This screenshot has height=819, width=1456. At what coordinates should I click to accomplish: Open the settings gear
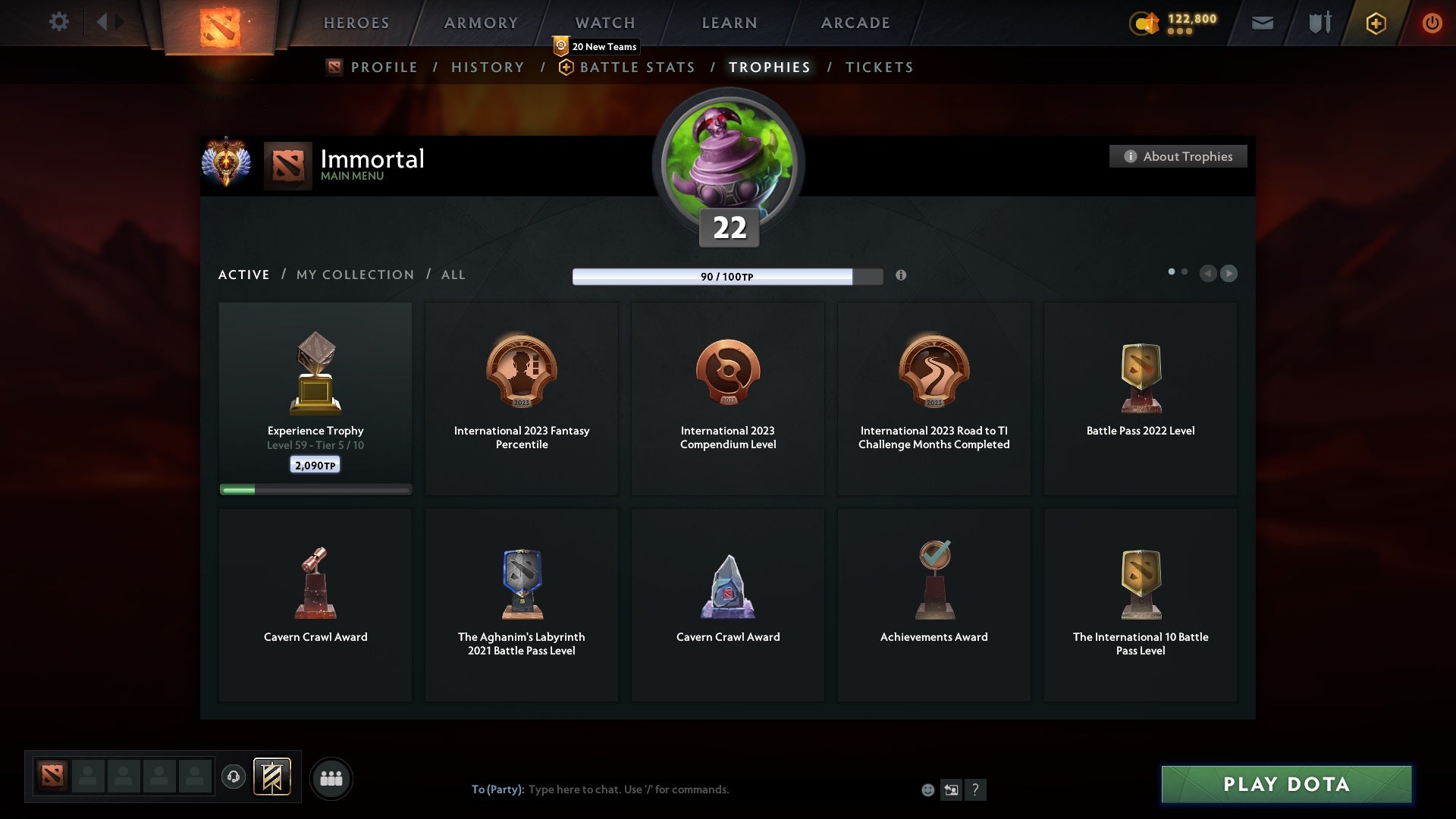point(59,22)
